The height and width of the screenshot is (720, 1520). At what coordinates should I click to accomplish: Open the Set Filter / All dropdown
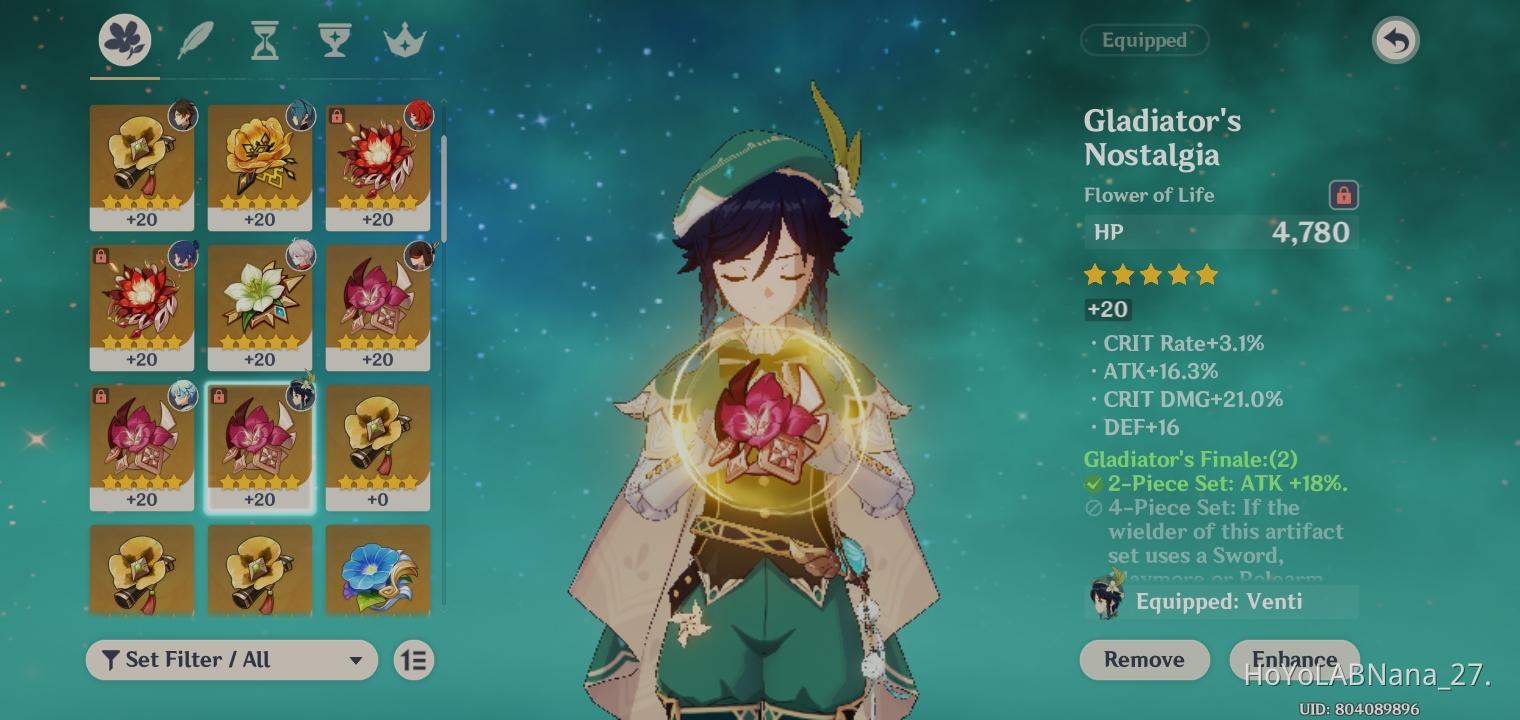point(232,660)
